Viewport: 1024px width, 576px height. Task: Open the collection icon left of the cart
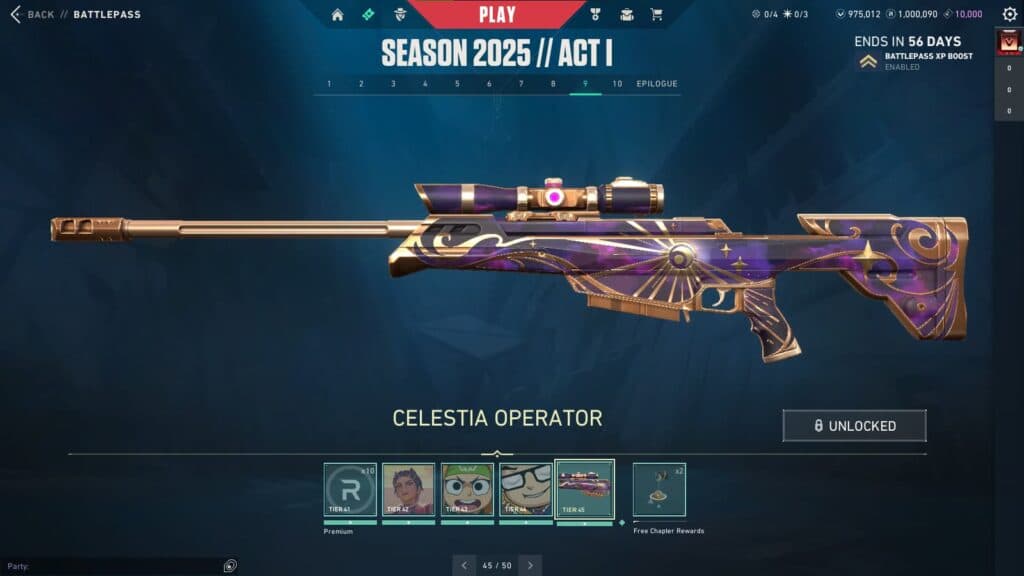click(627, 15)
